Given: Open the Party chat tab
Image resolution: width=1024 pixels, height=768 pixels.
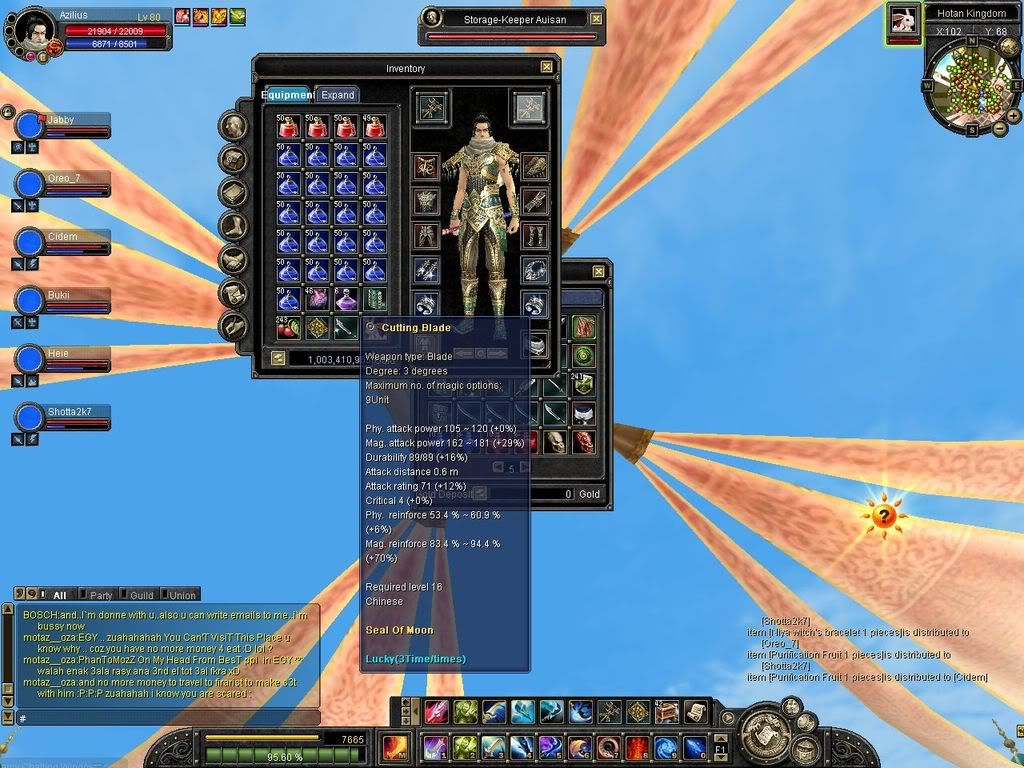Looking at the screenshot, I should coord(100,595).
